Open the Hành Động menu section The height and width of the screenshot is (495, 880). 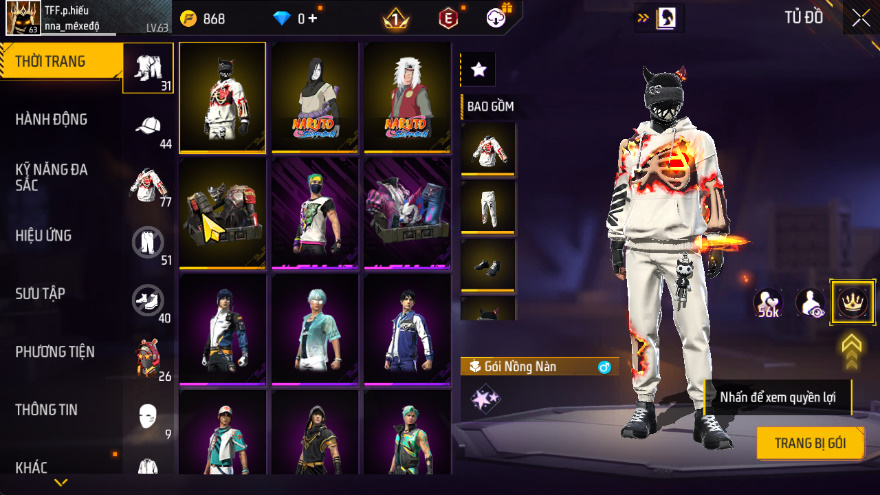pyautogui.click(x=51, y=119)
